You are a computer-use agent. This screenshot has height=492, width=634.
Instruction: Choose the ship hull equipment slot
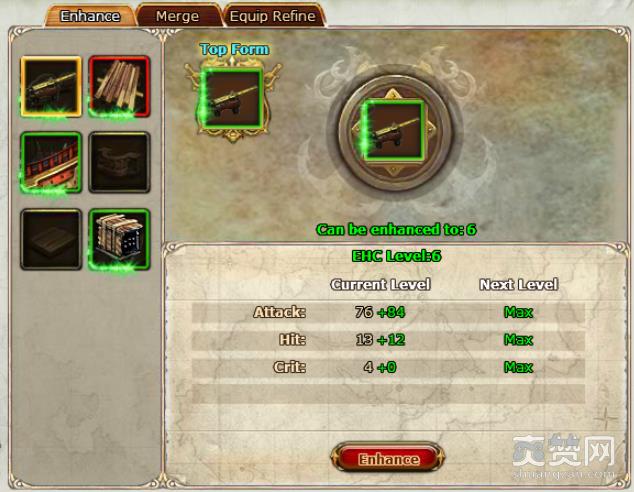click(x=50, y=163)
